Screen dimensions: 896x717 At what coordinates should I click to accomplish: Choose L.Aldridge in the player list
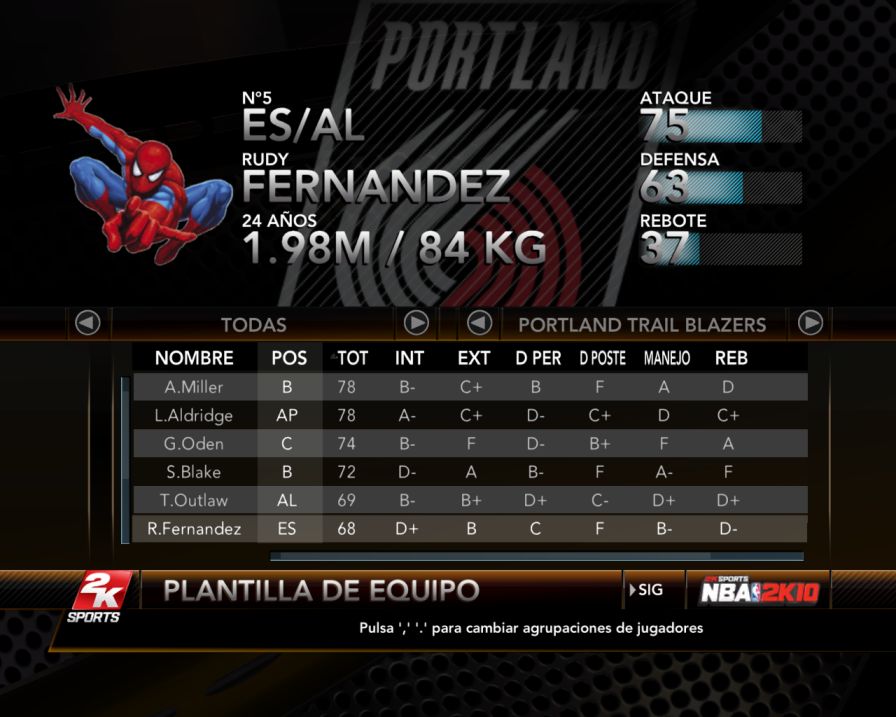(x=193, y=415)
